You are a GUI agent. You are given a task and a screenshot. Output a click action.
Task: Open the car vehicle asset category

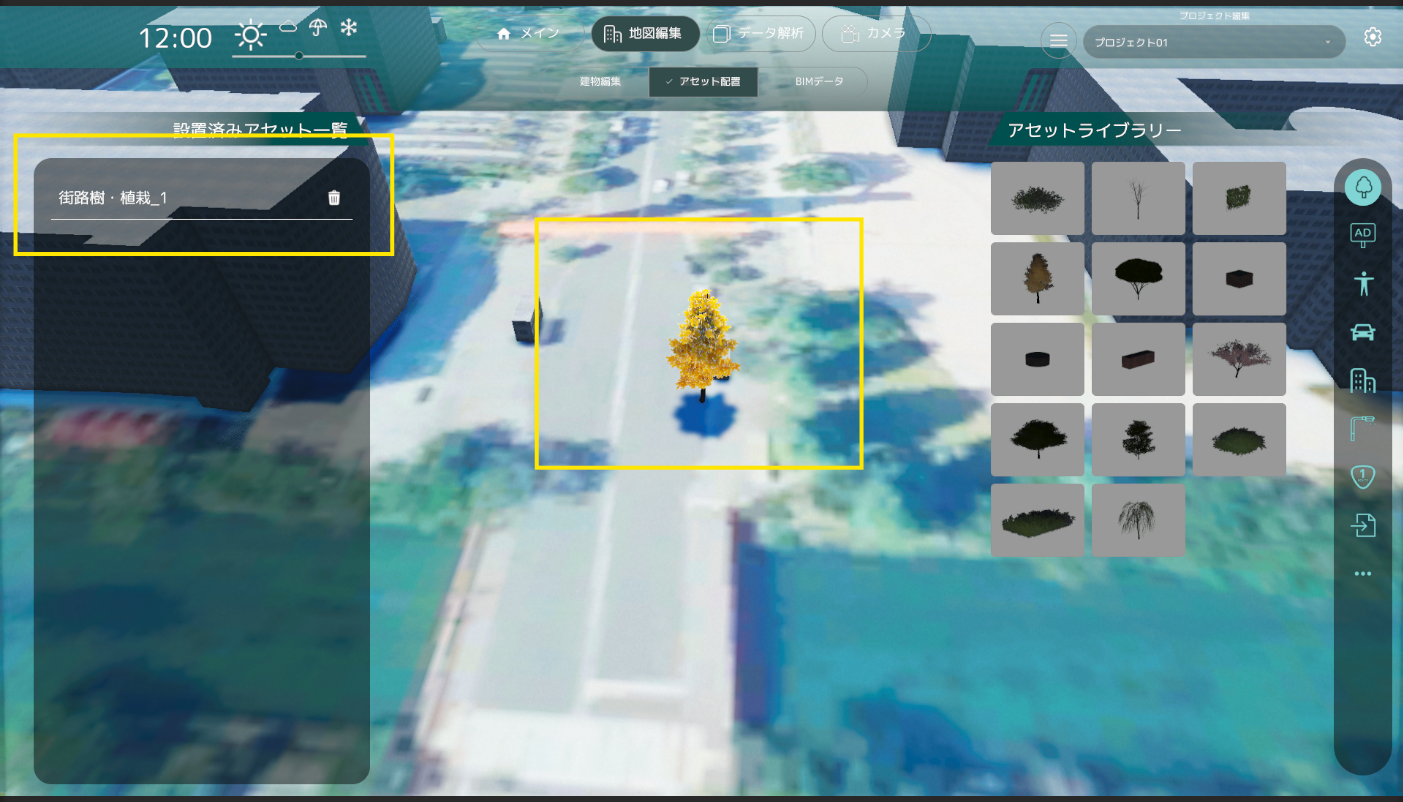[x=1362, y=332]
